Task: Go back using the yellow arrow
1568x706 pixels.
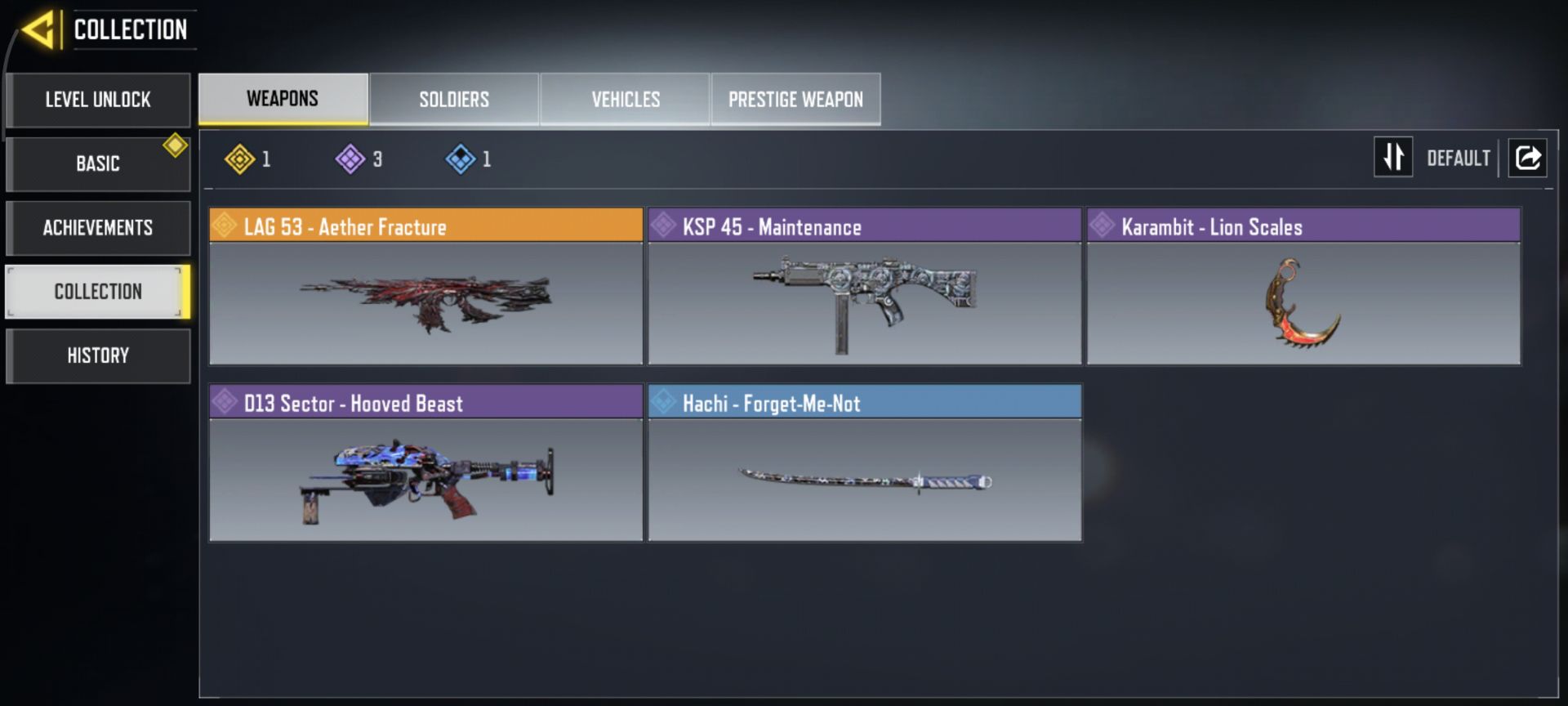Action: (x=38, y=30)
